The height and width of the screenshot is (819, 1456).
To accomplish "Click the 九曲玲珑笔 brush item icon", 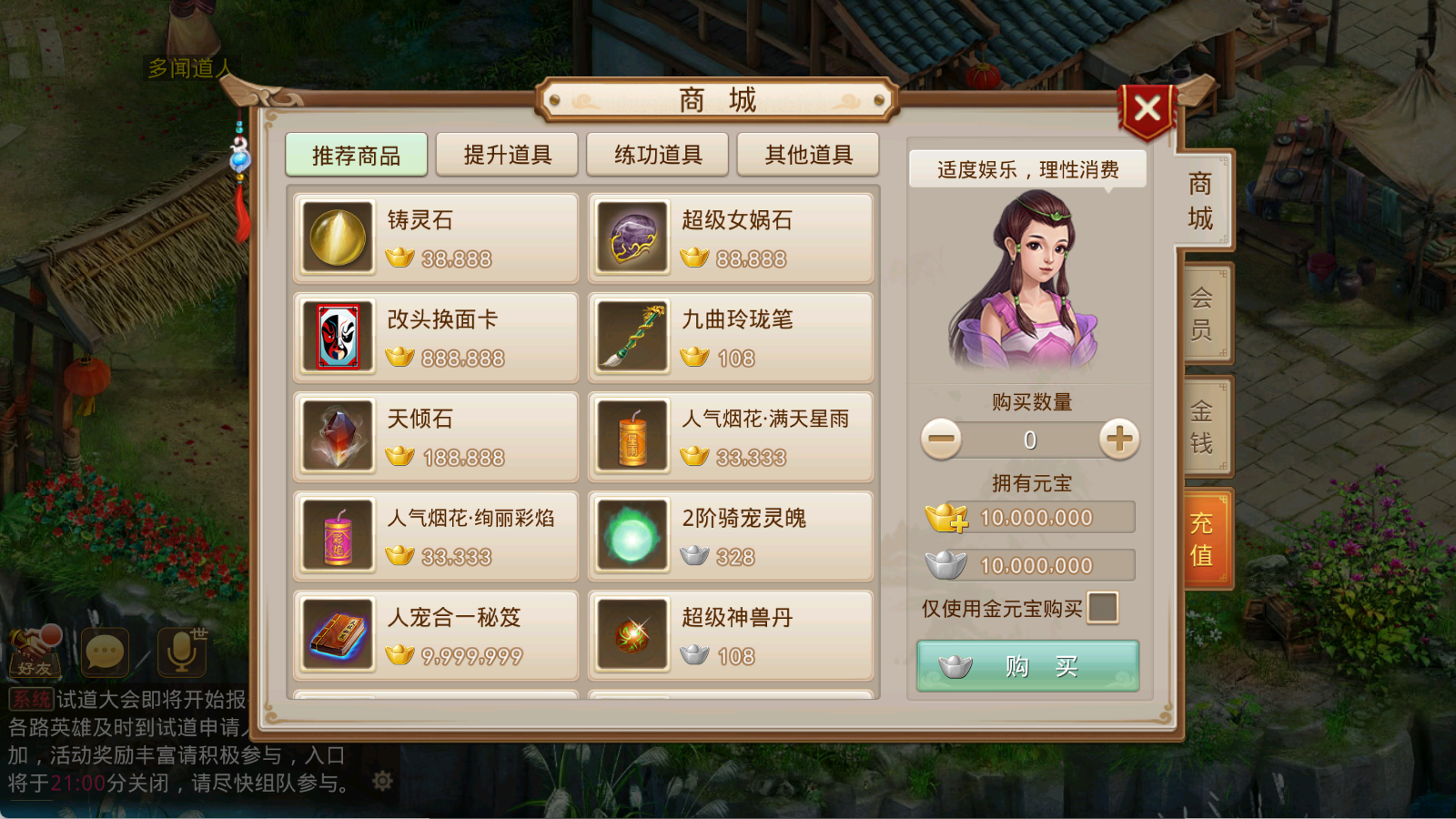I will pyautogui.click(x=632, y=338).
